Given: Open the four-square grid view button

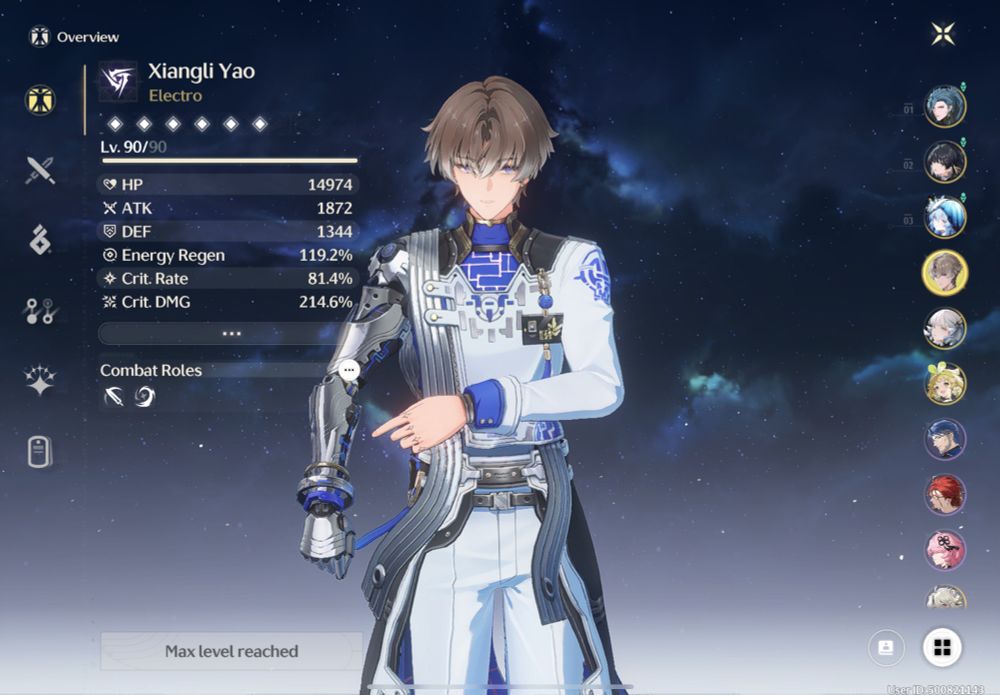Looking at the screenshot, I should 941,647.
